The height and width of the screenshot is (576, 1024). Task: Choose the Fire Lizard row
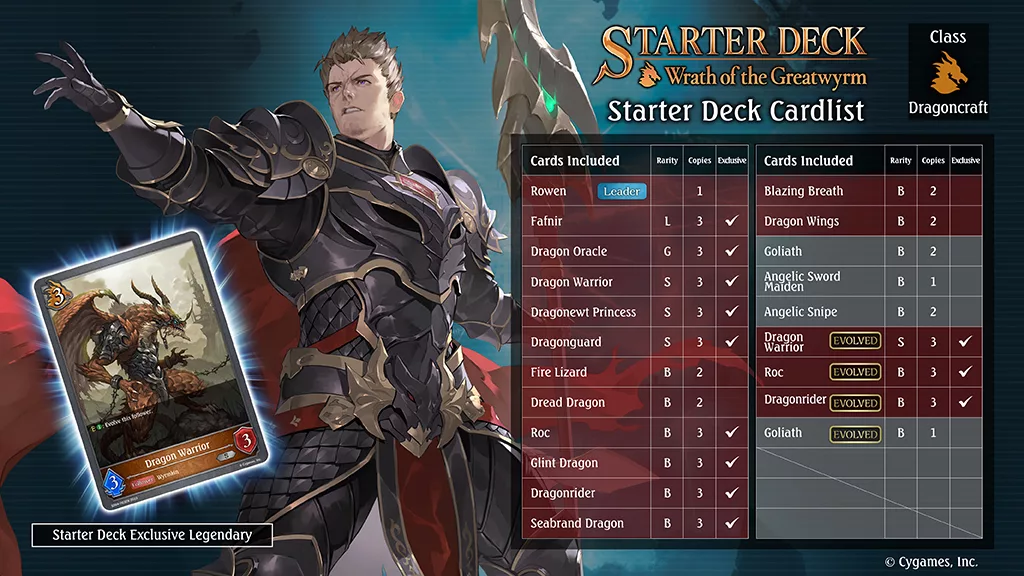(634, 372)
